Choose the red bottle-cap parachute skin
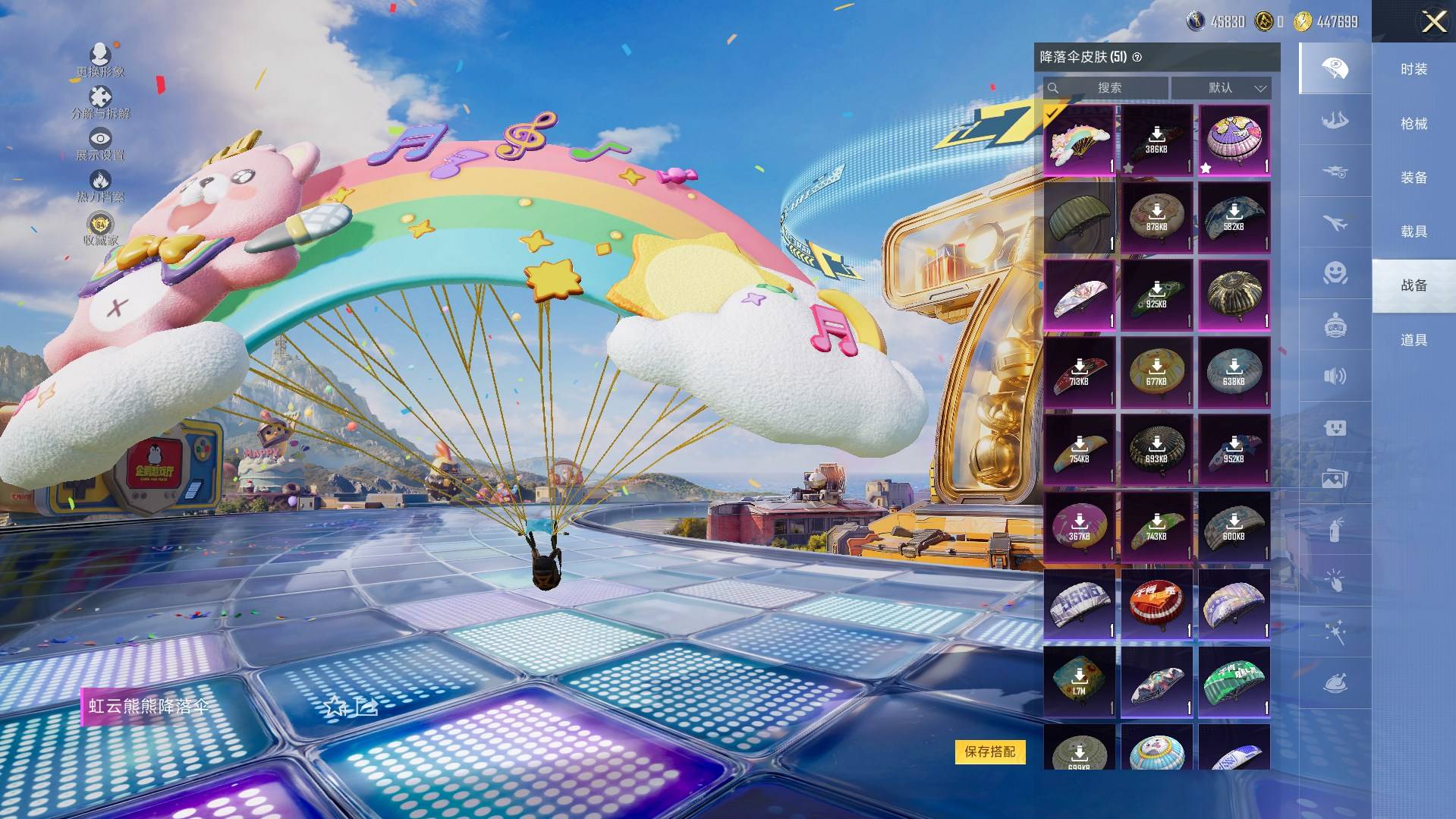Image resolution: width=1456 pixels, height=819 pixels. click(1156, 605)
